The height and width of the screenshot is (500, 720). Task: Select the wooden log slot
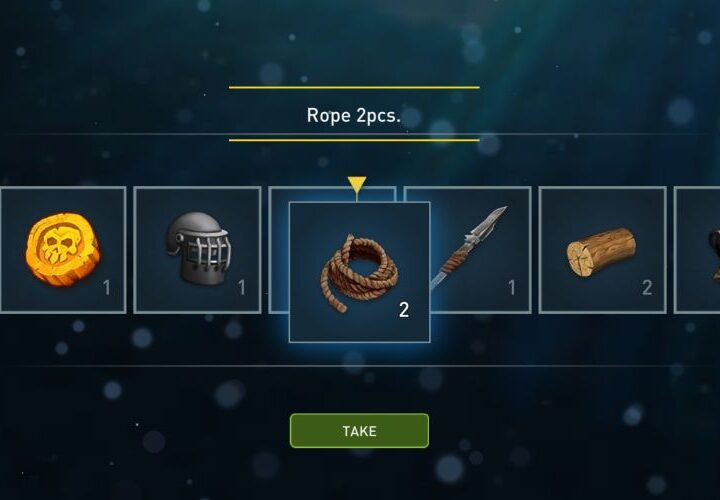tap(602, 249)
